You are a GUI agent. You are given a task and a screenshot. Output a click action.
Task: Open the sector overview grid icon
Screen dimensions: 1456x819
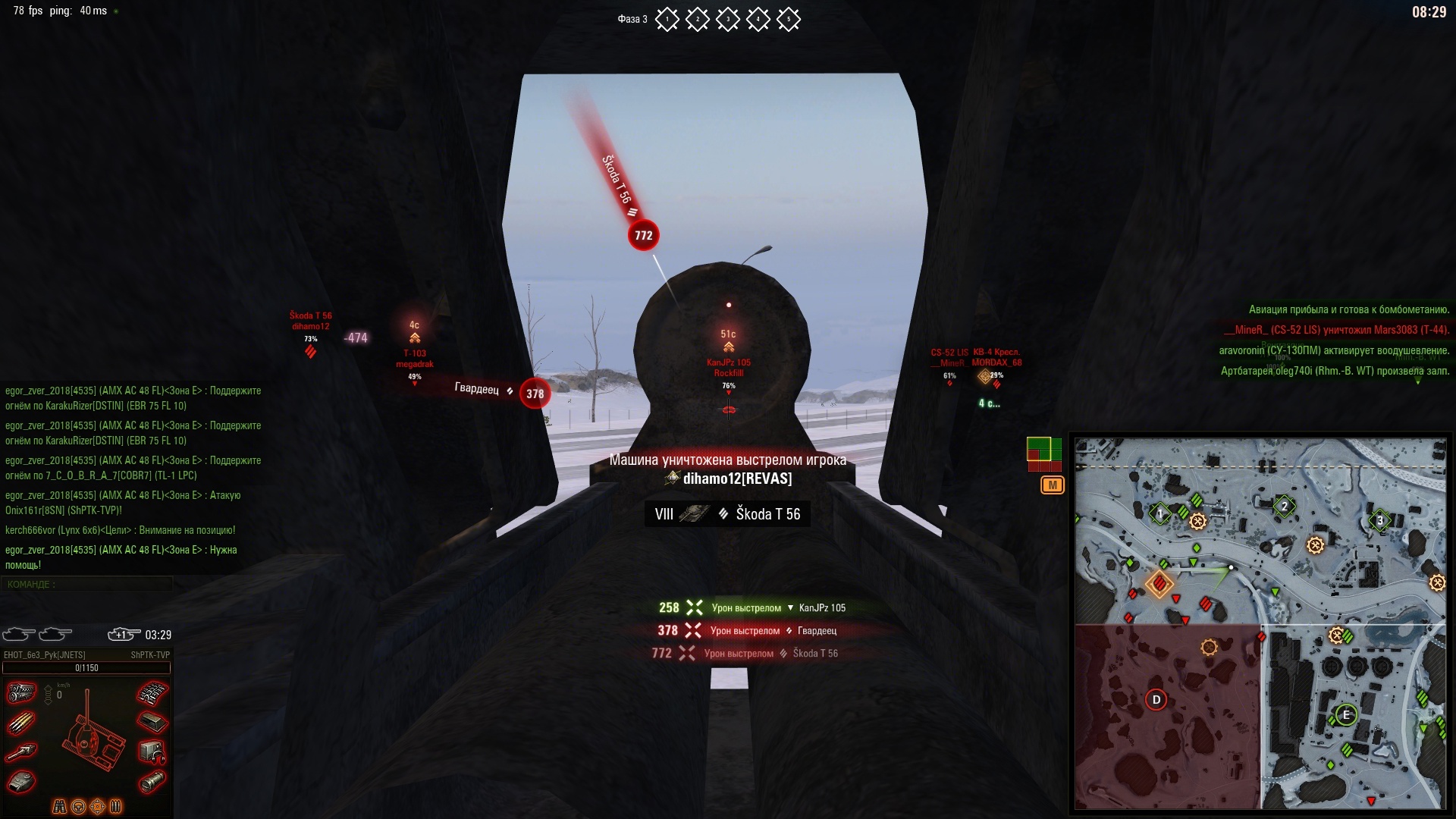[x=1043, y=454]
